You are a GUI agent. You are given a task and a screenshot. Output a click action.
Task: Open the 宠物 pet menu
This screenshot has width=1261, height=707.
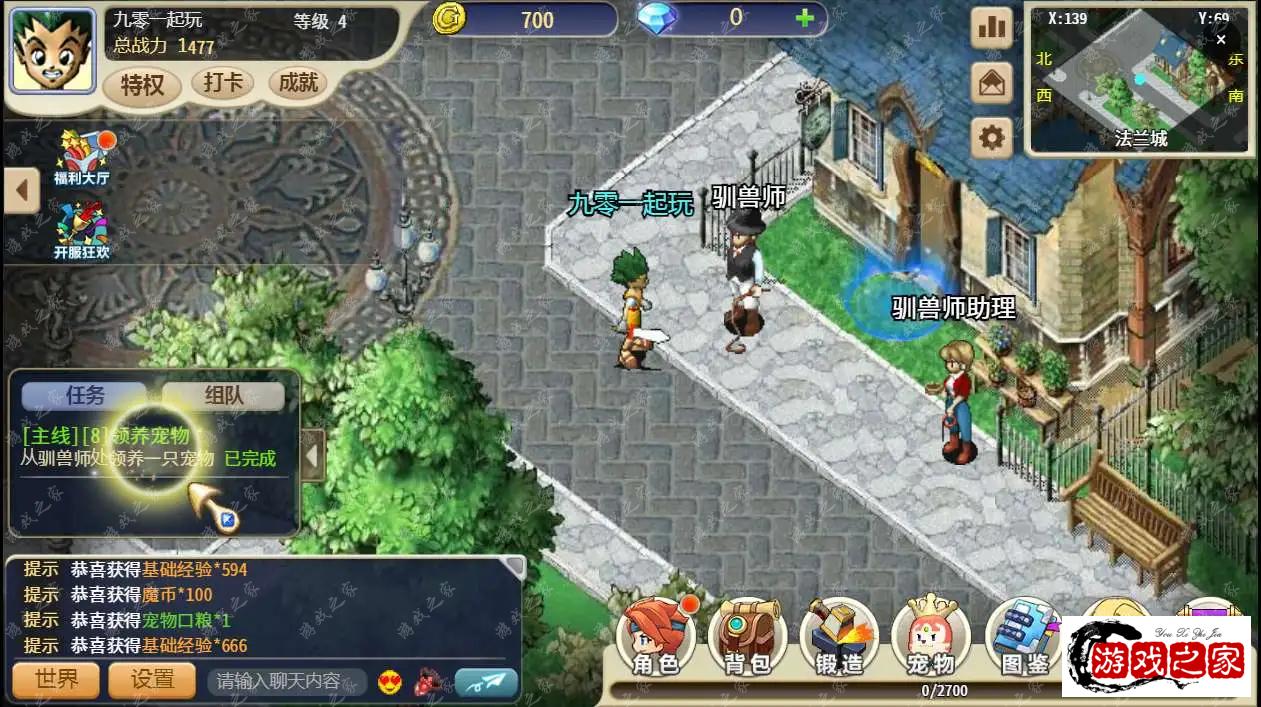pos(931,636)
